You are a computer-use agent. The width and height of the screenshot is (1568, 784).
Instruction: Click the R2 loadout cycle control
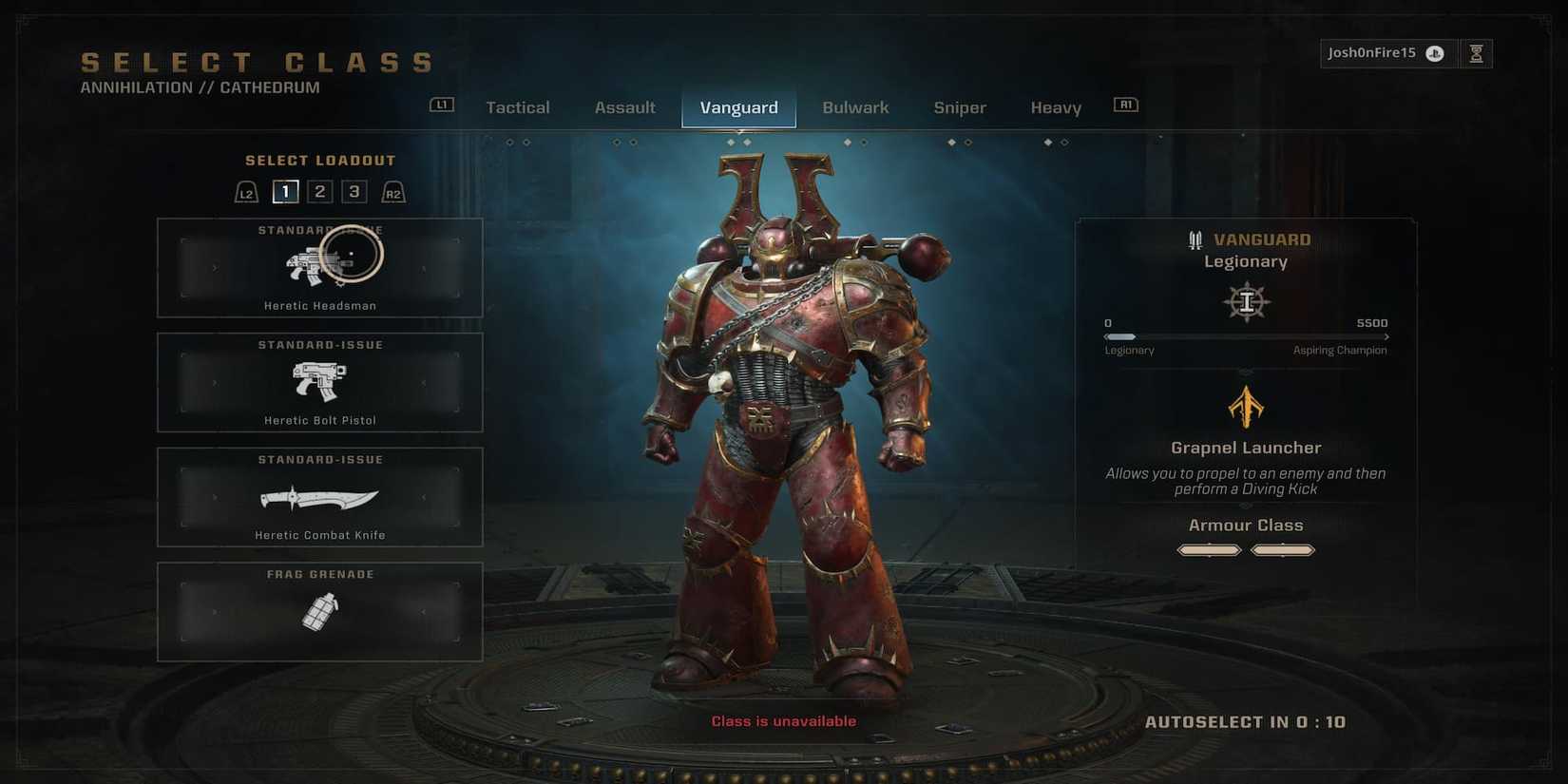393,191
